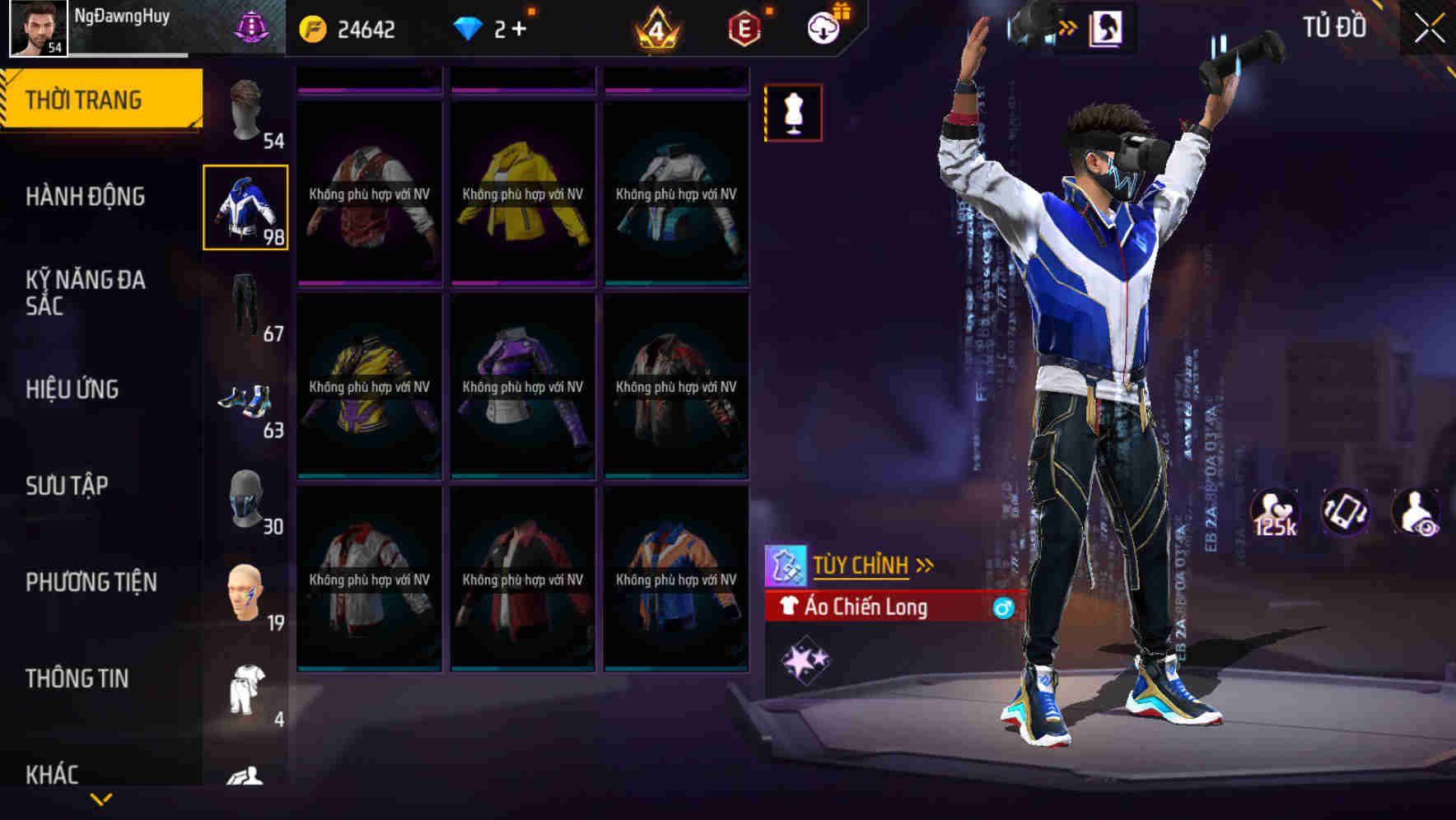Screen dimensions: 1456x820
Task: Switch to the pink character photo view toggle
Action: point(1108,26)
